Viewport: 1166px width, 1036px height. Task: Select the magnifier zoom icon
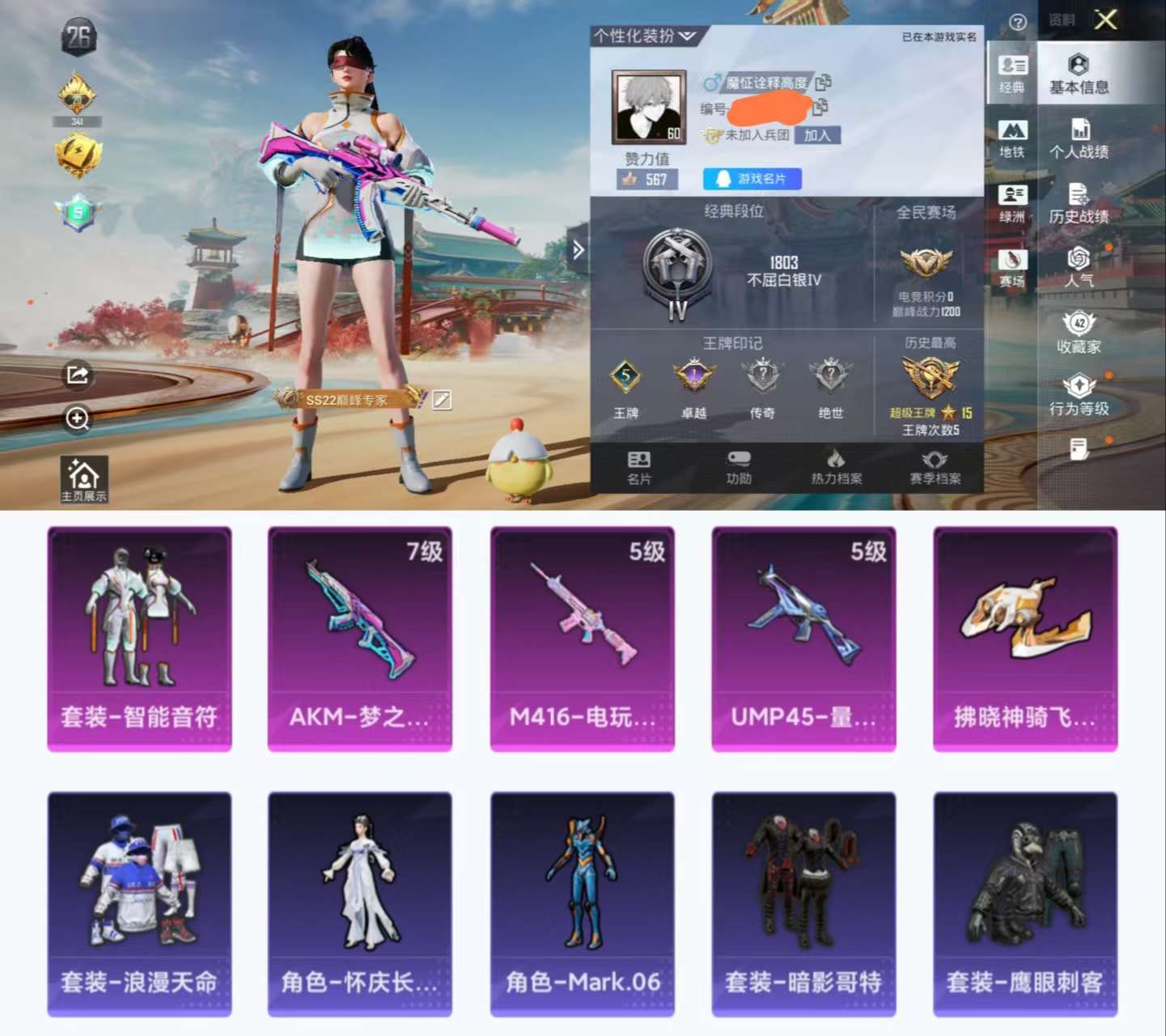coord(77,420)
